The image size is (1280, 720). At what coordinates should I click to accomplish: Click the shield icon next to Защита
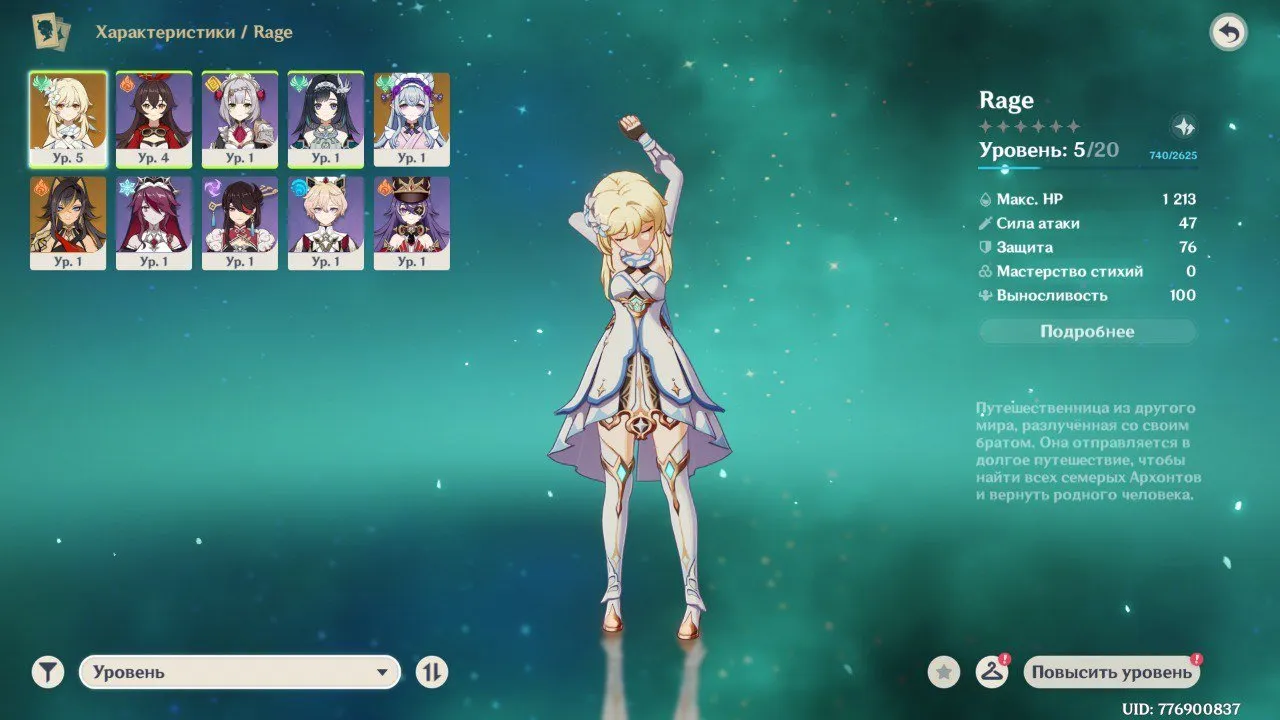pos(988,247)
